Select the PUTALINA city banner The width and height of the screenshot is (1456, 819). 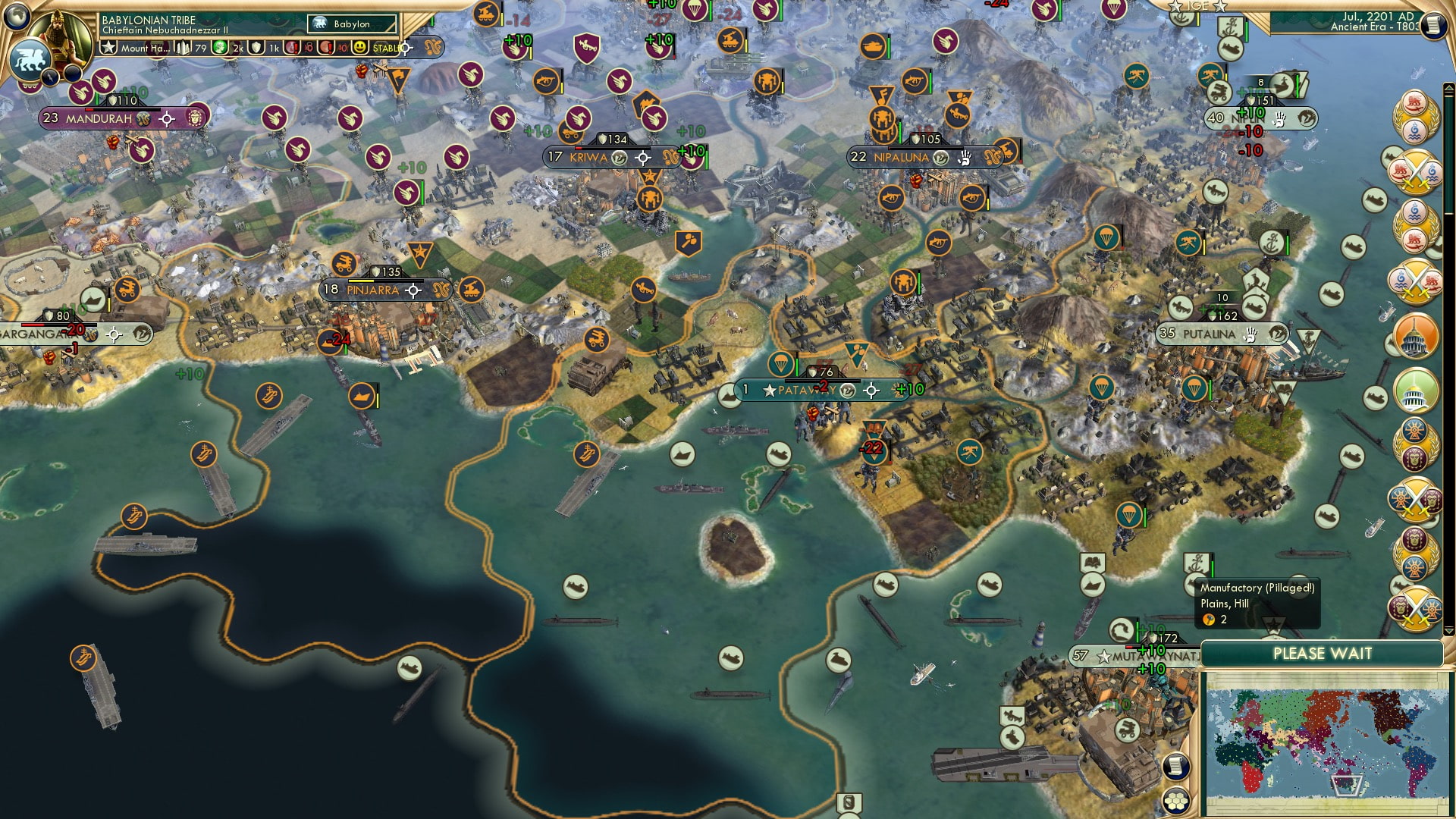coord(1213,334)
